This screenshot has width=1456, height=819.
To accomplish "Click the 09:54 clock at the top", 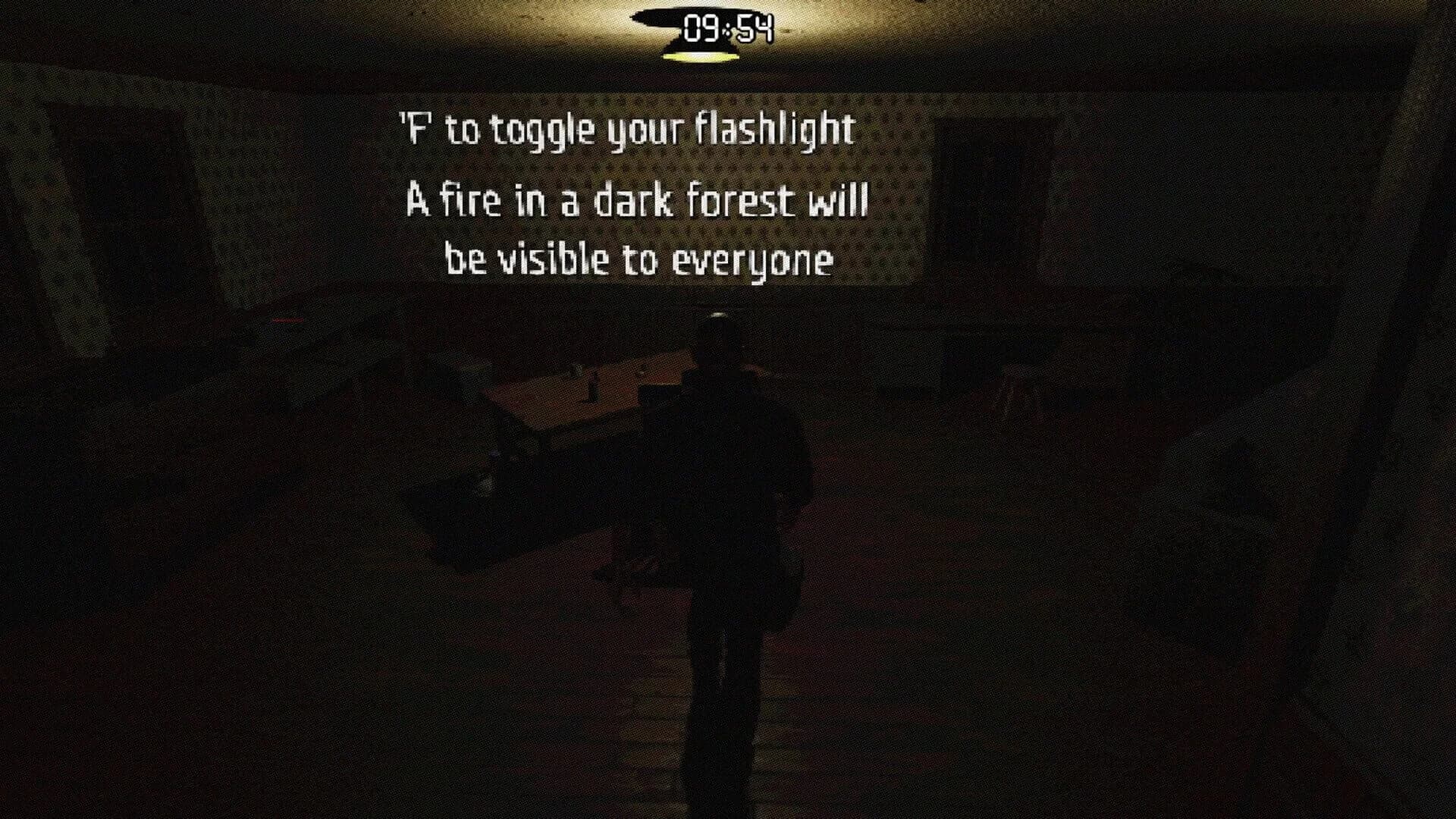I will click(x=728, y=27).
